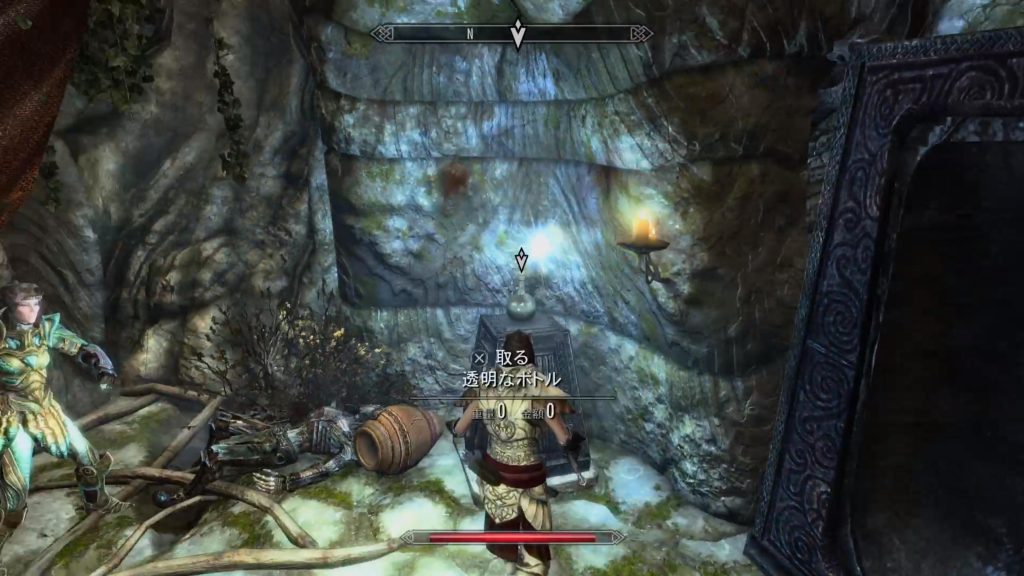Viewport: 1024px width, 576px height.
Task: Click the floating objective marker above the bottle
Action: coord(520,262)
